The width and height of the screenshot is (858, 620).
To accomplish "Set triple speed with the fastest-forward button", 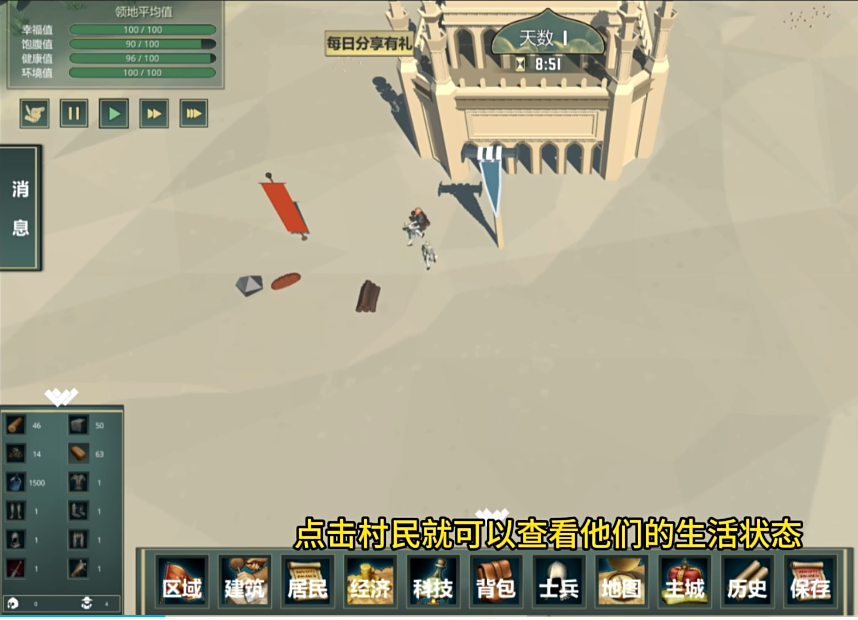I will point(194,113).
